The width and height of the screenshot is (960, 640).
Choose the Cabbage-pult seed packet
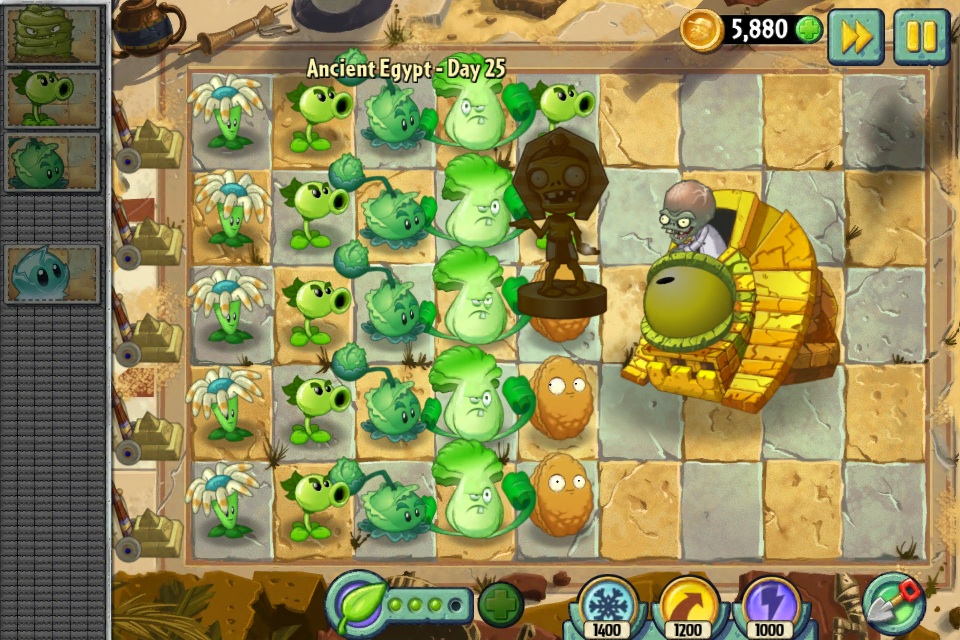(53, 163)
